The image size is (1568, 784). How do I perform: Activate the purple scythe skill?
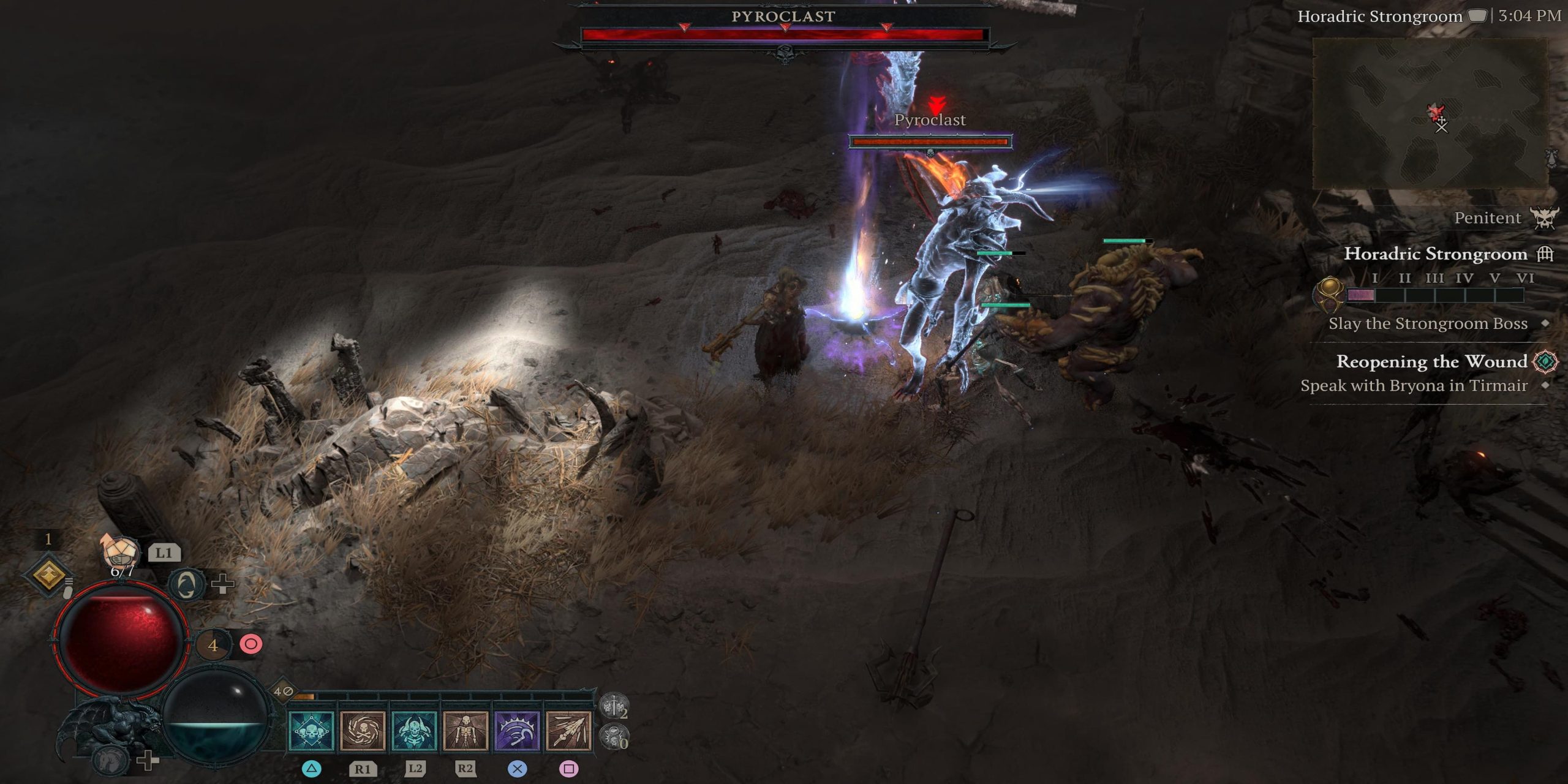[517, 731]
